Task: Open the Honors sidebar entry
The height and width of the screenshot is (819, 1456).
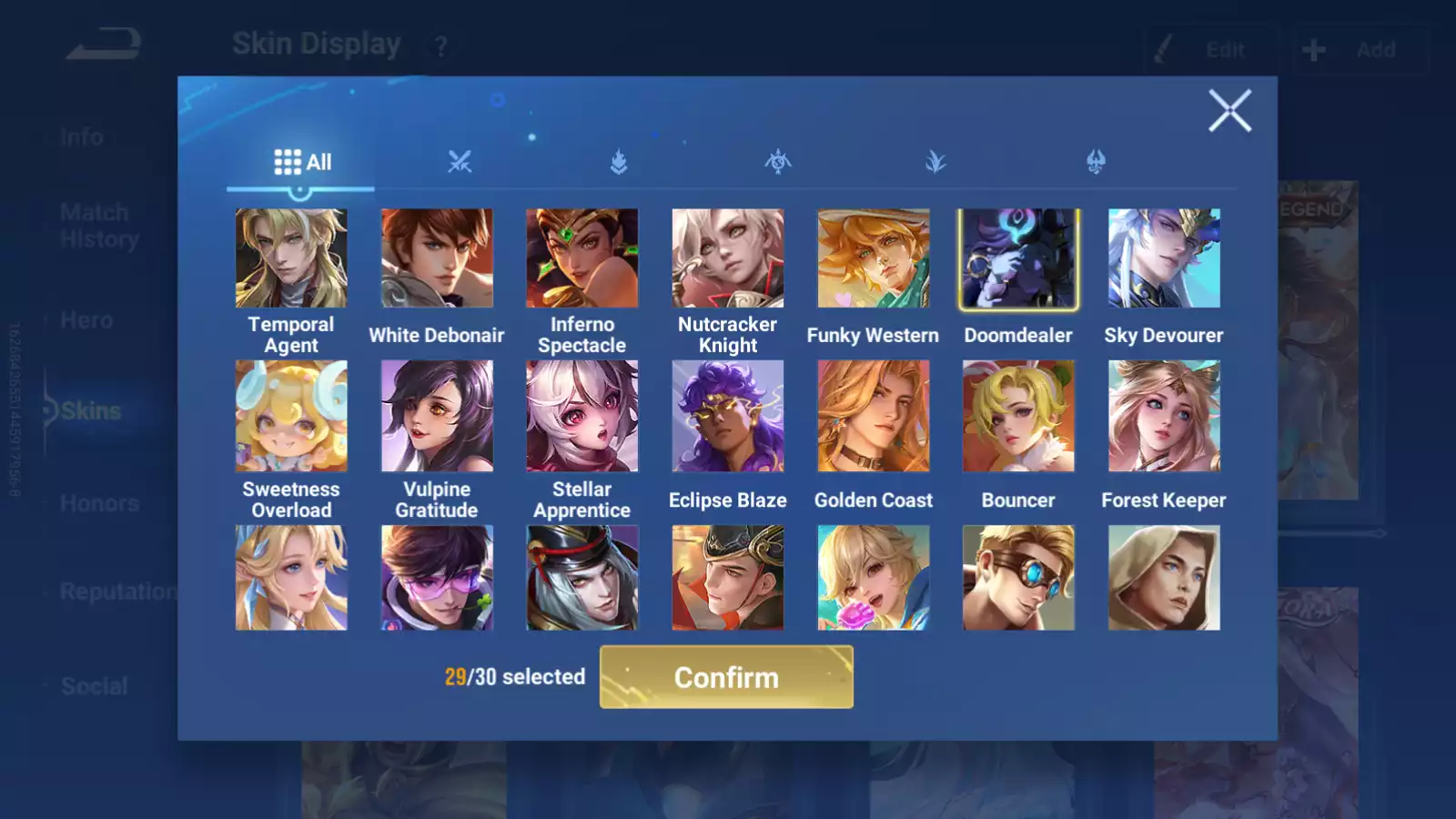Action: pyautogui.click(x=98, y=502)
